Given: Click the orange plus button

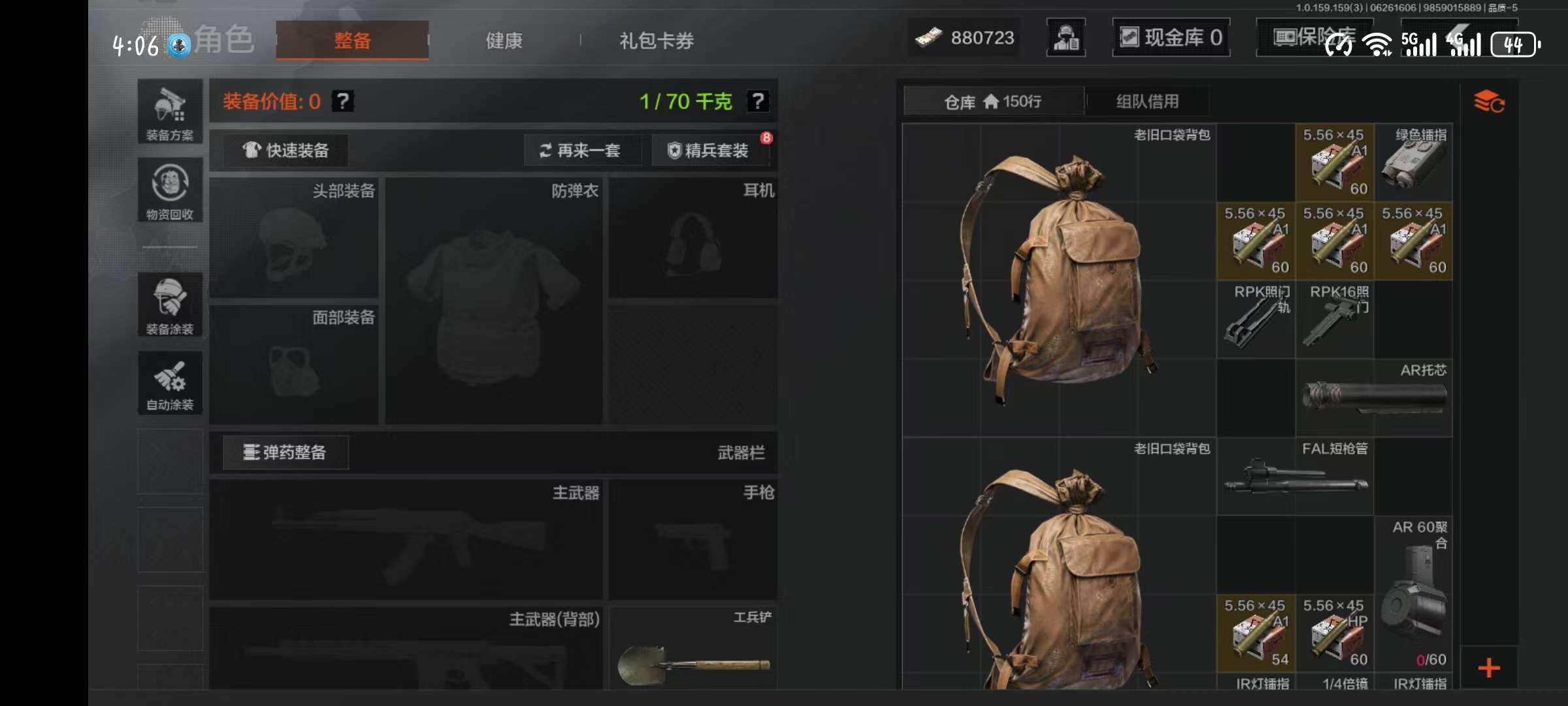Looking at the screenshot, I should pos(1489,668).
